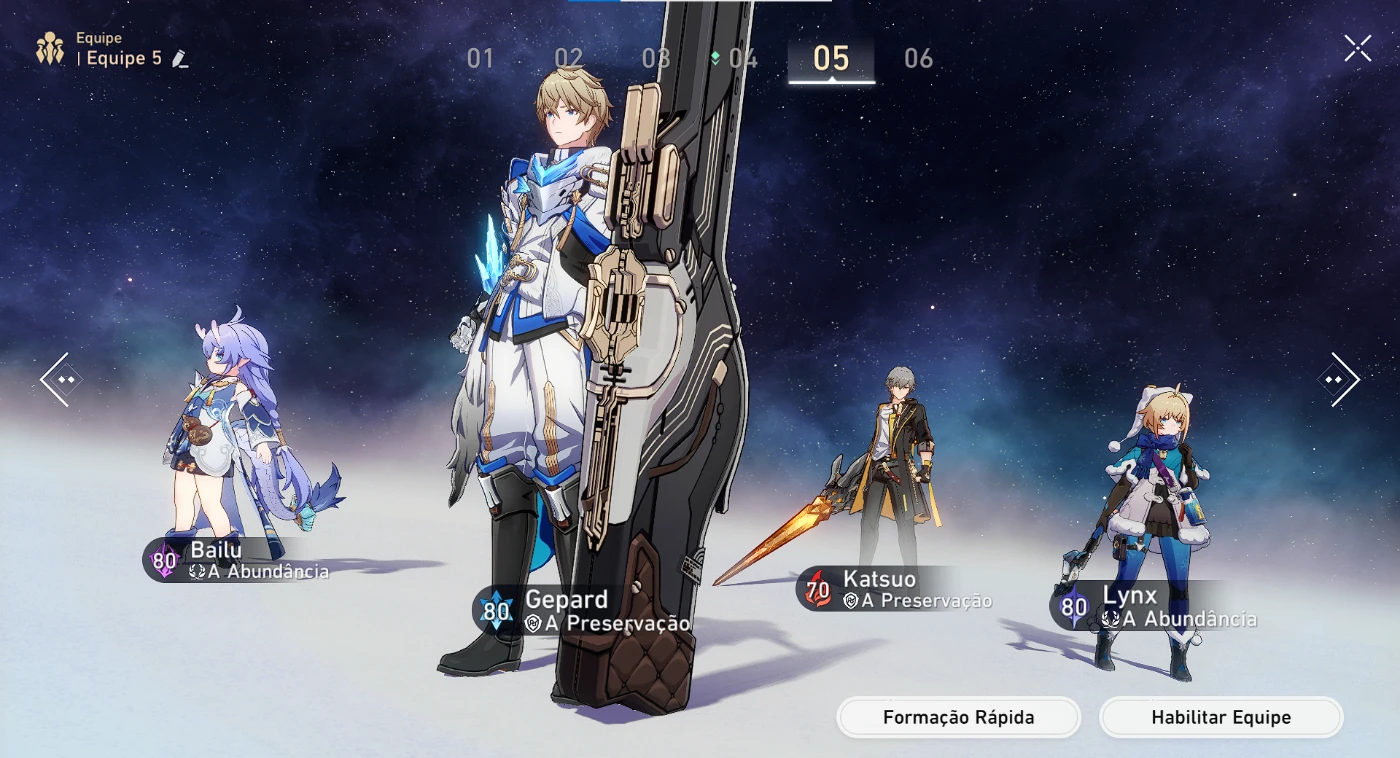Viewport: 1400px width, 758px height.
Task: Click Katsuo's level 70 badge
Action: [x=818, y=591]
